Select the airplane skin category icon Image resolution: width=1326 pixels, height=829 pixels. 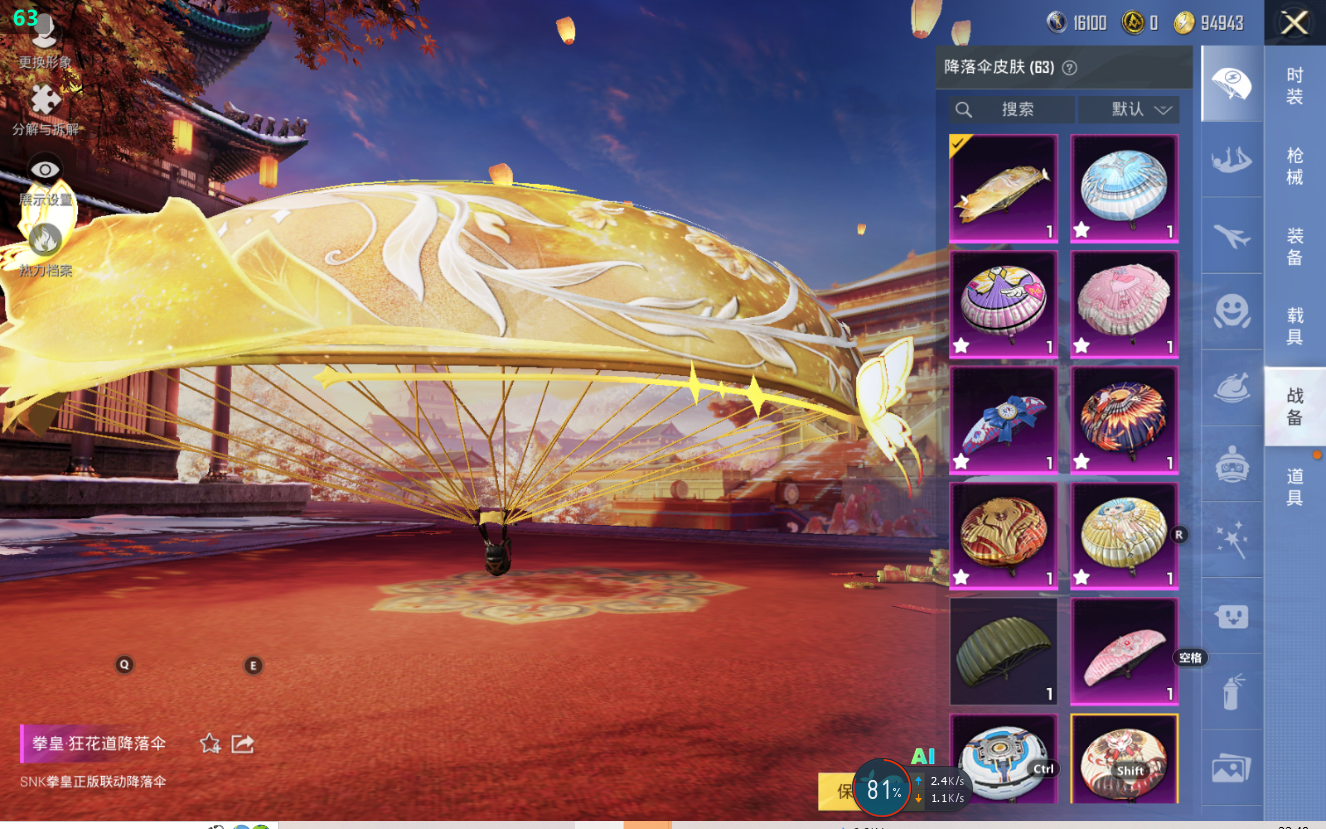pyautogui.click(x=1231, y=237)
